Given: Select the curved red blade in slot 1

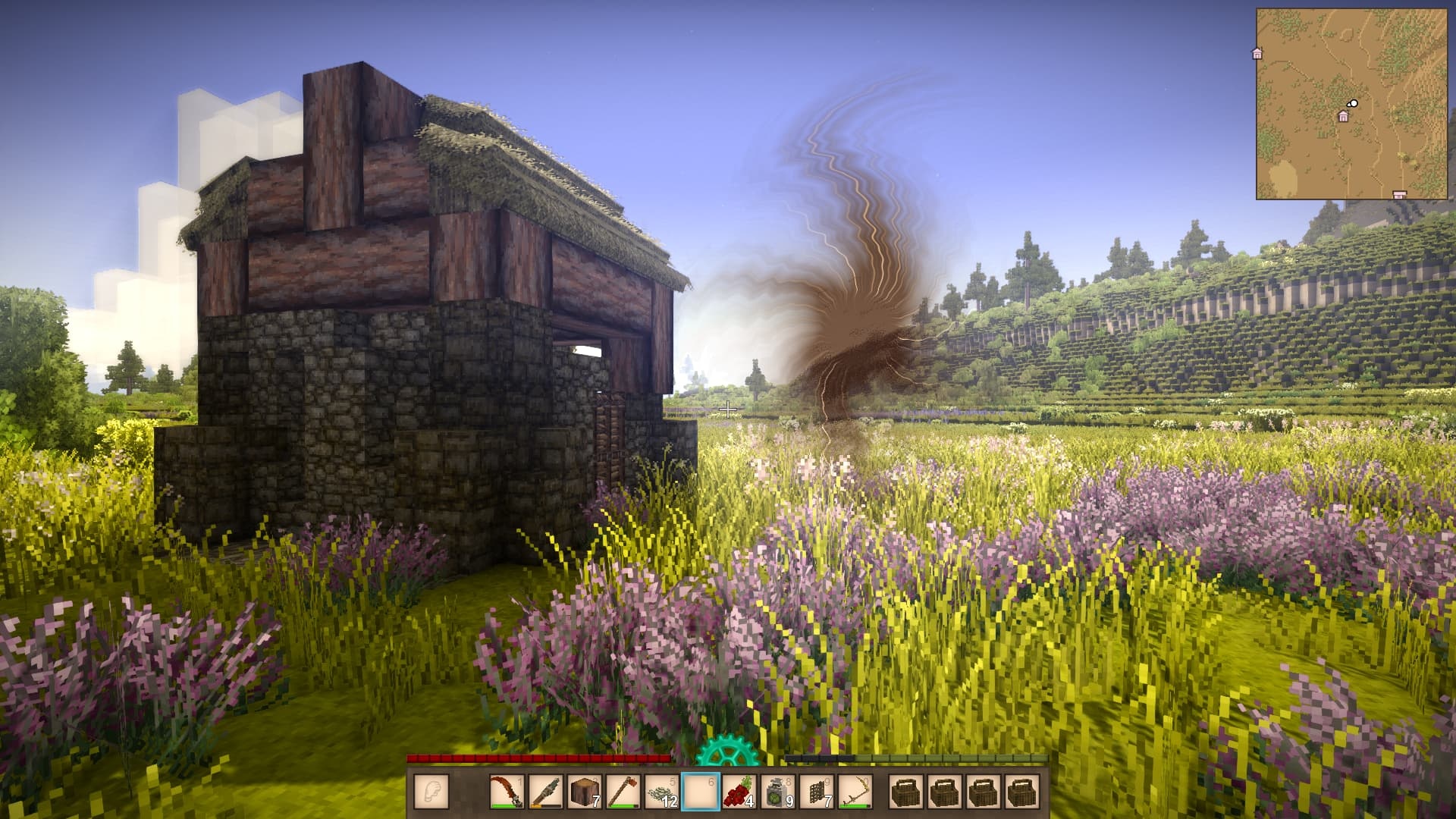Looking at the screenshot, I should (507, 792).
